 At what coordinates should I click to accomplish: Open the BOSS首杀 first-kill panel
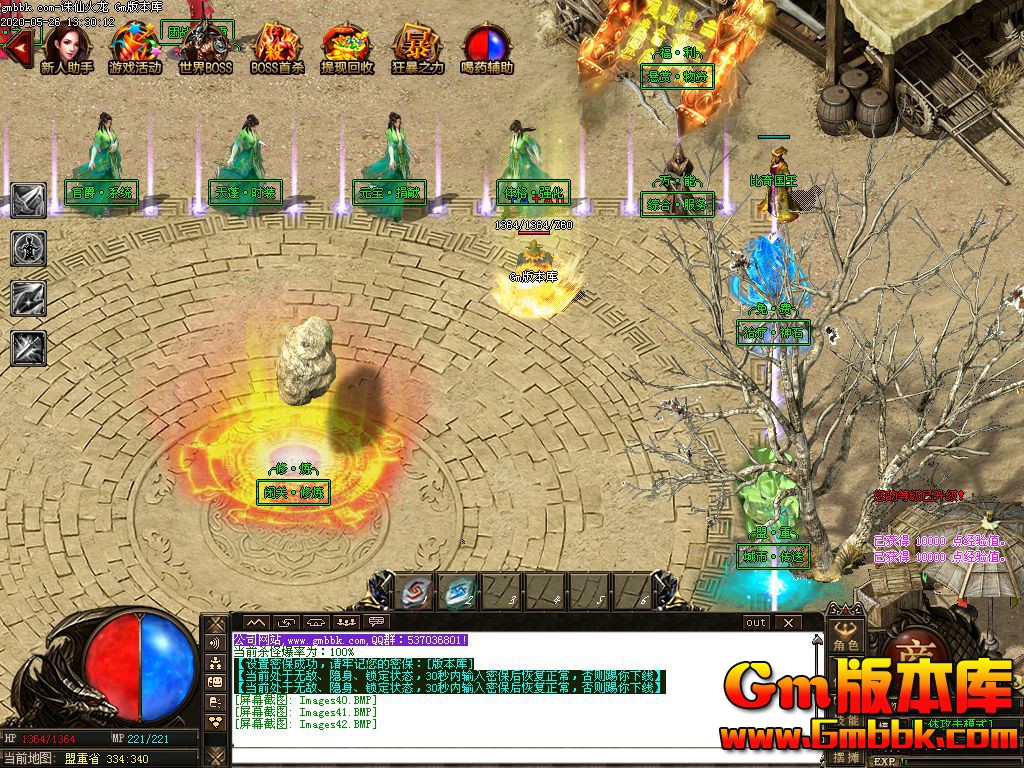(277, 48)
